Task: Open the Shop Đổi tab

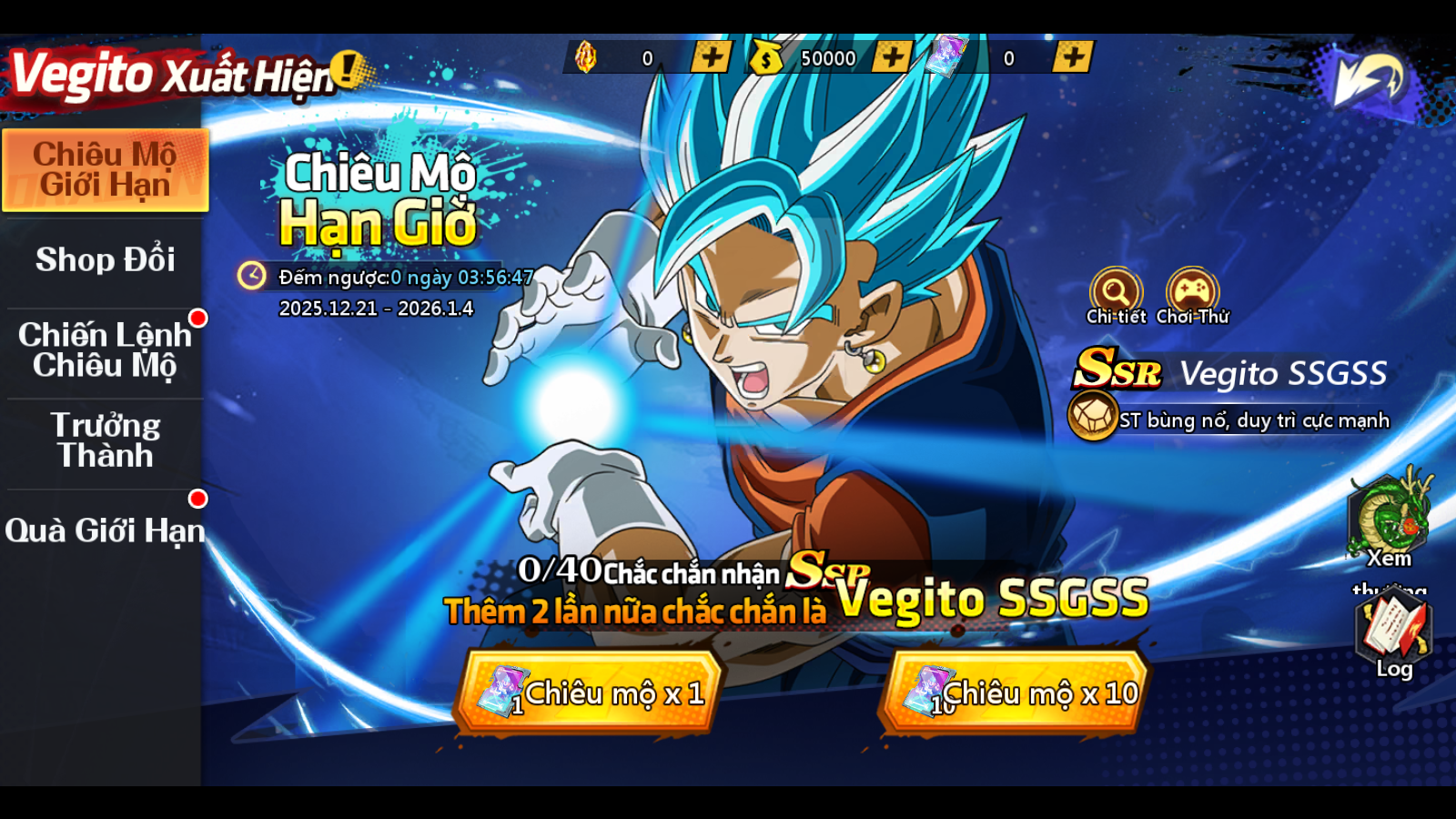Action: tap(106, 260)
